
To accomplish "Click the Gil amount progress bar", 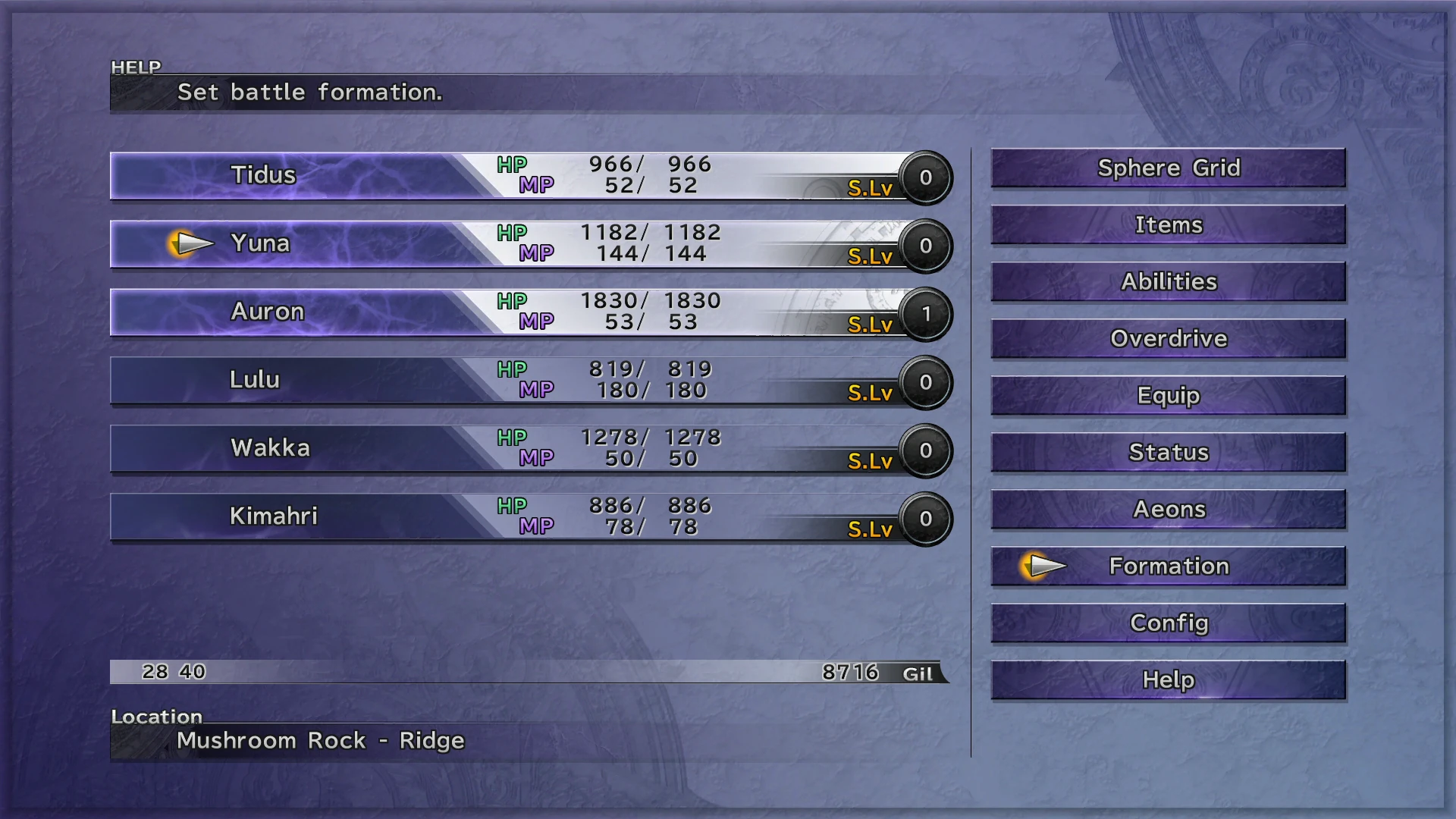I will click(x=531, y=672).
